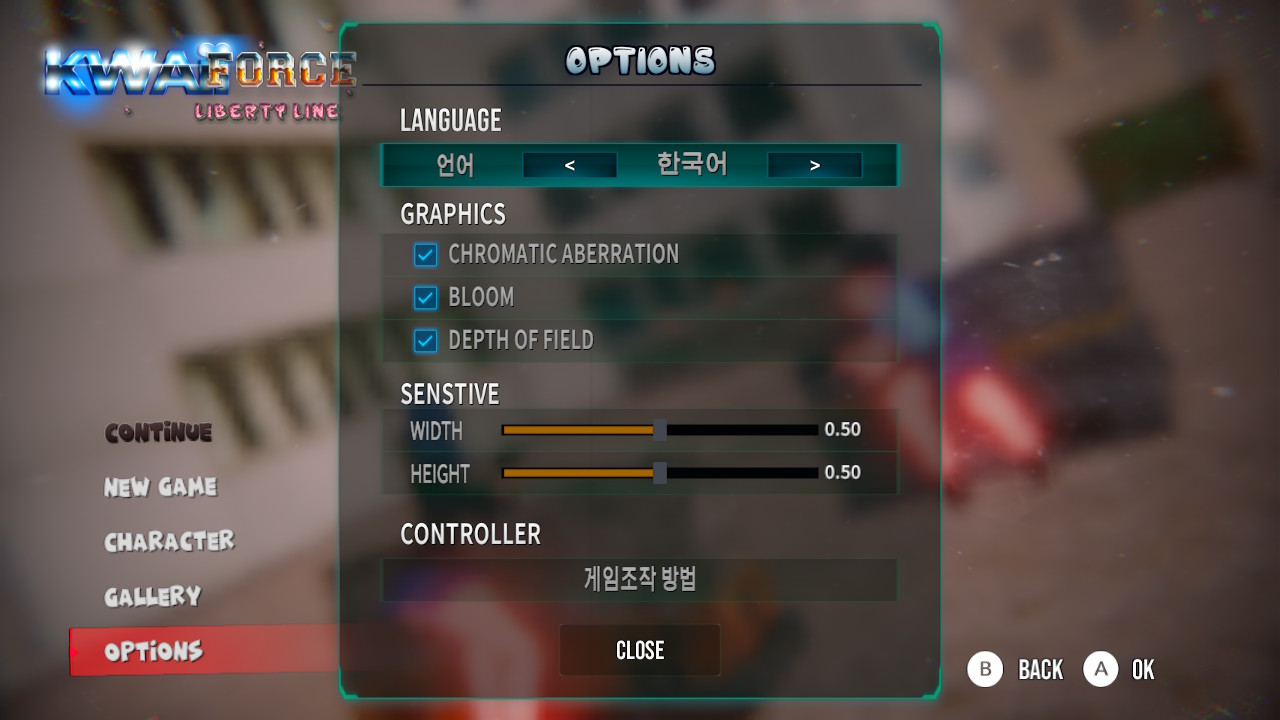Toggle the Depth of Field checkbox

(426, 341)
